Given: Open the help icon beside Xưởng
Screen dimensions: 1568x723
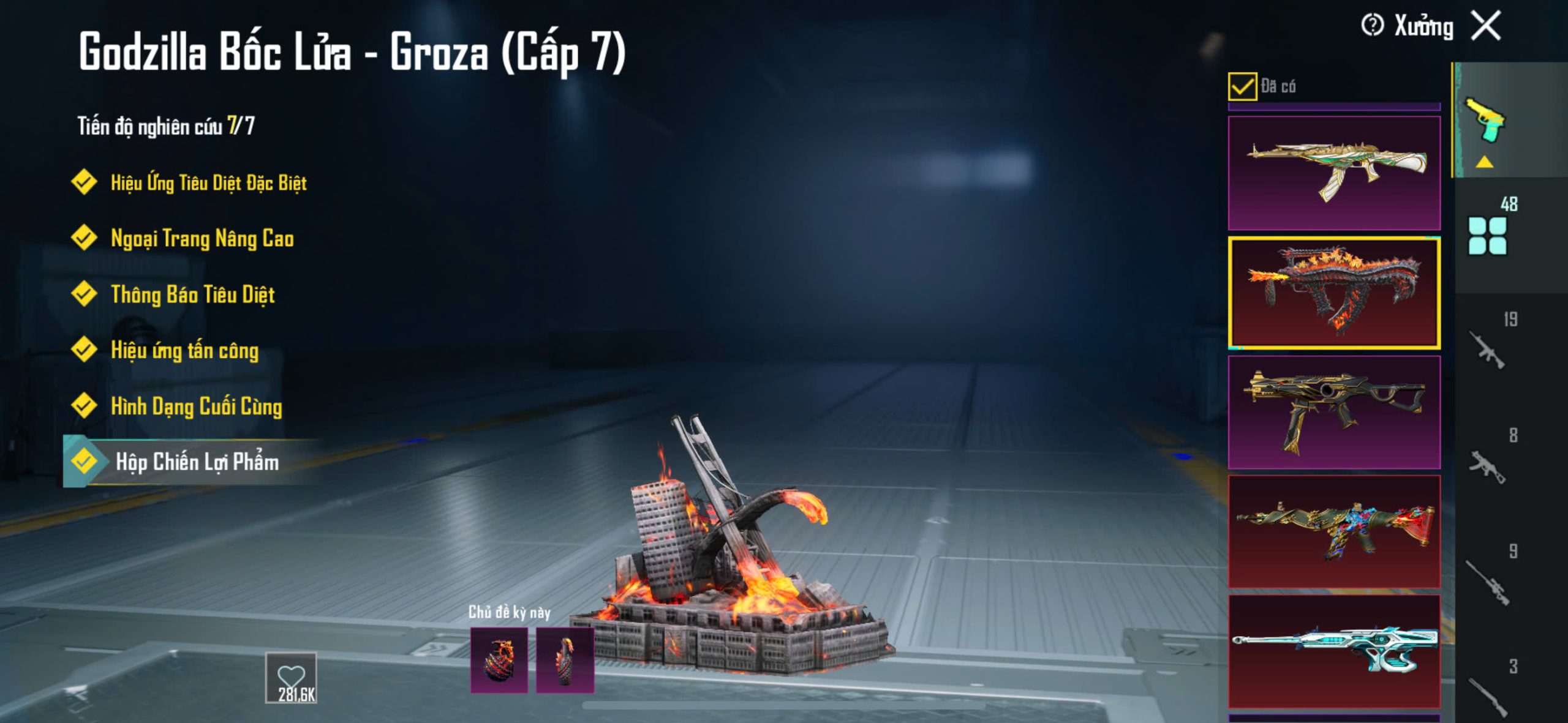Looking at the screenshot, I should [1372, 26].
